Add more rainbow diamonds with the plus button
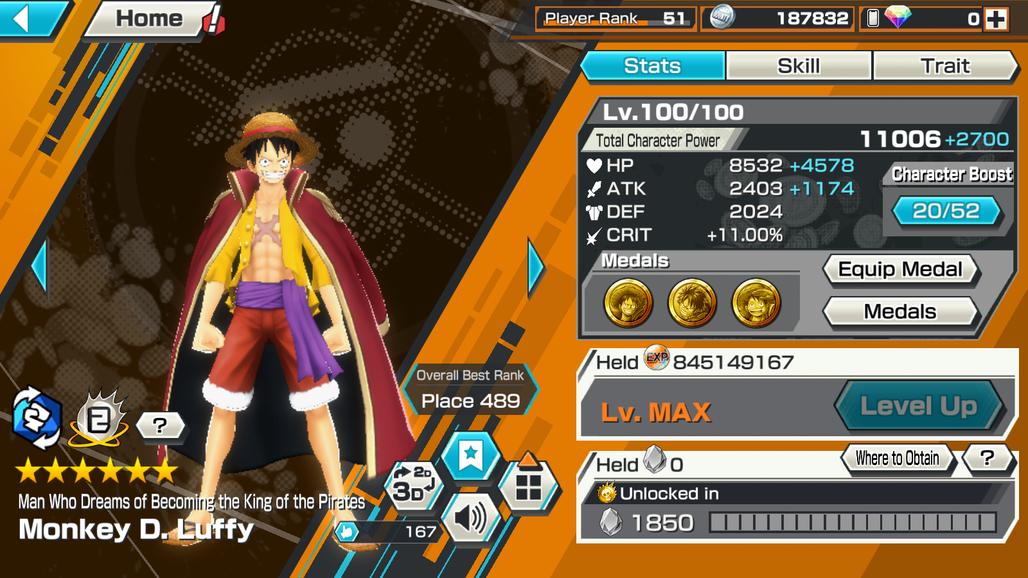 995,19
